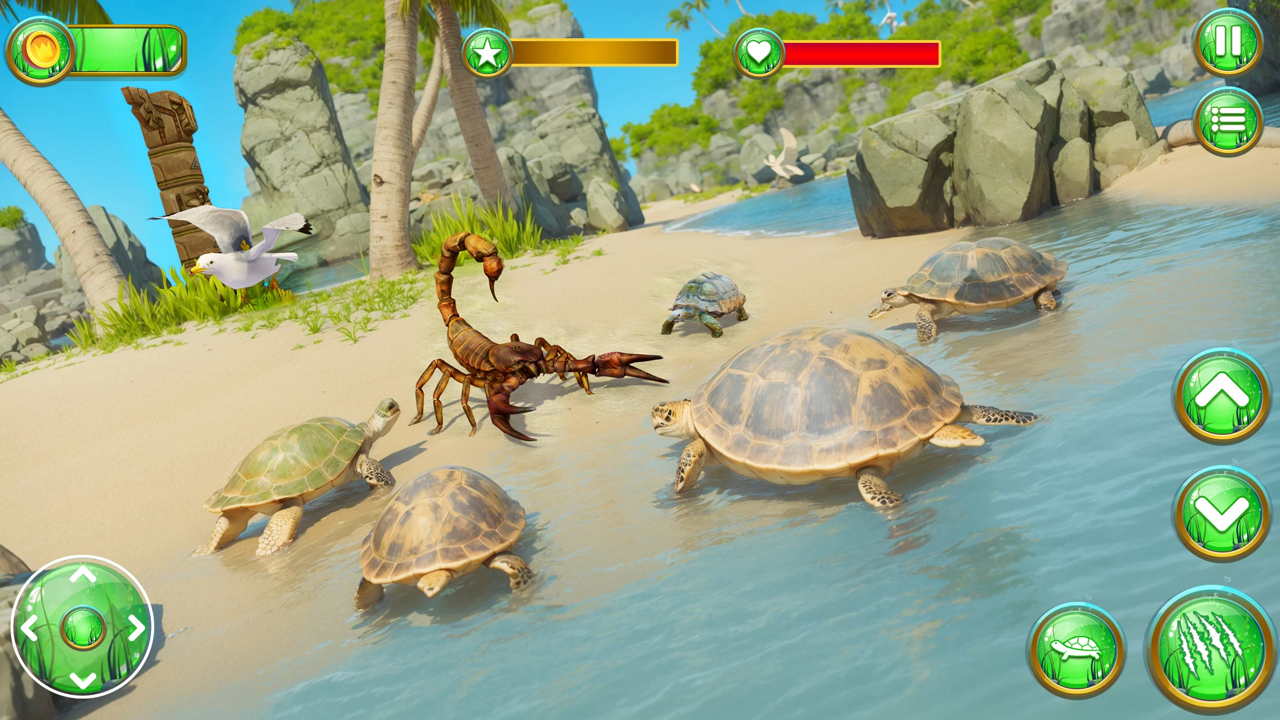This screenshot has height=720, width=1280.
Task: Tap the crown coin currency badge
Action: [x=40, y=48]
